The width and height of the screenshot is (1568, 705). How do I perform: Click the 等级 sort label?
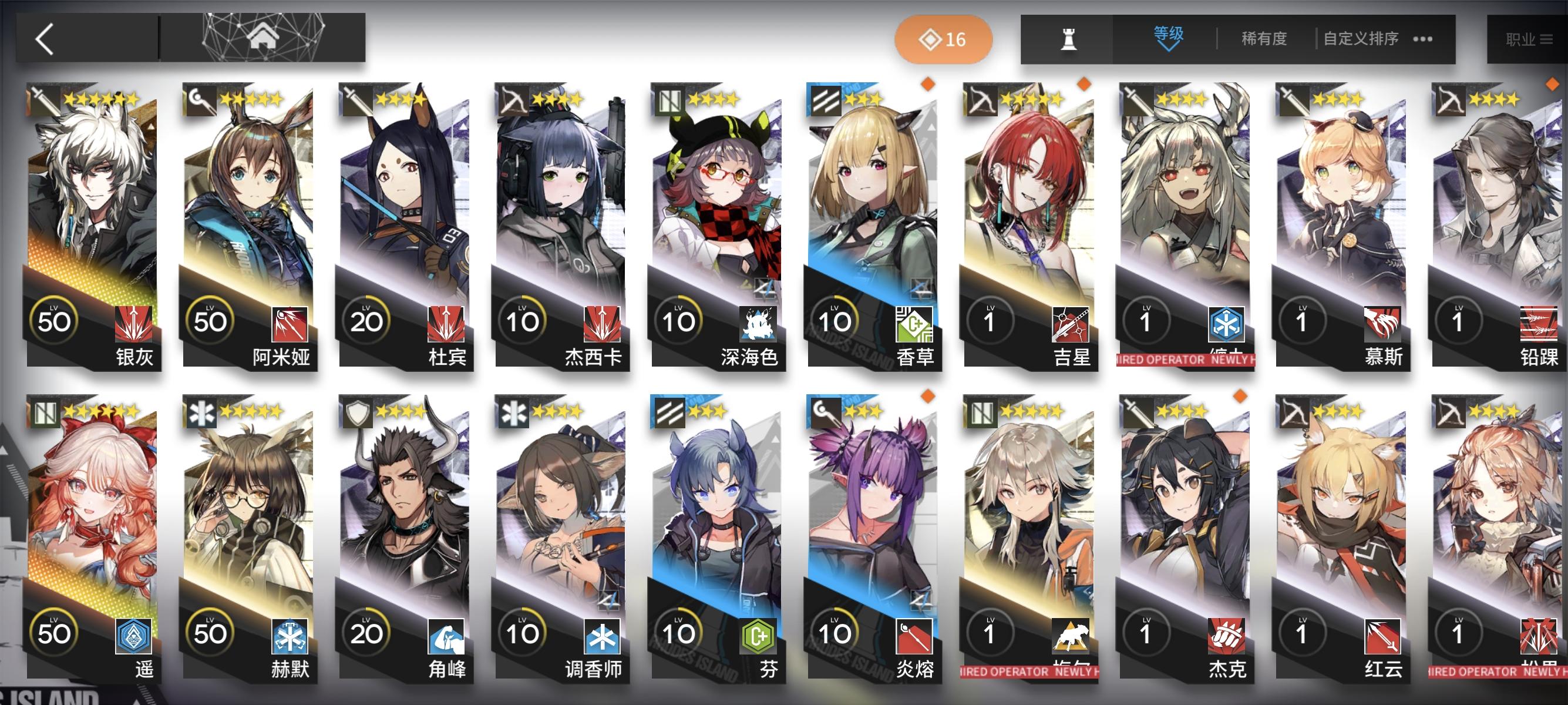1169,35
